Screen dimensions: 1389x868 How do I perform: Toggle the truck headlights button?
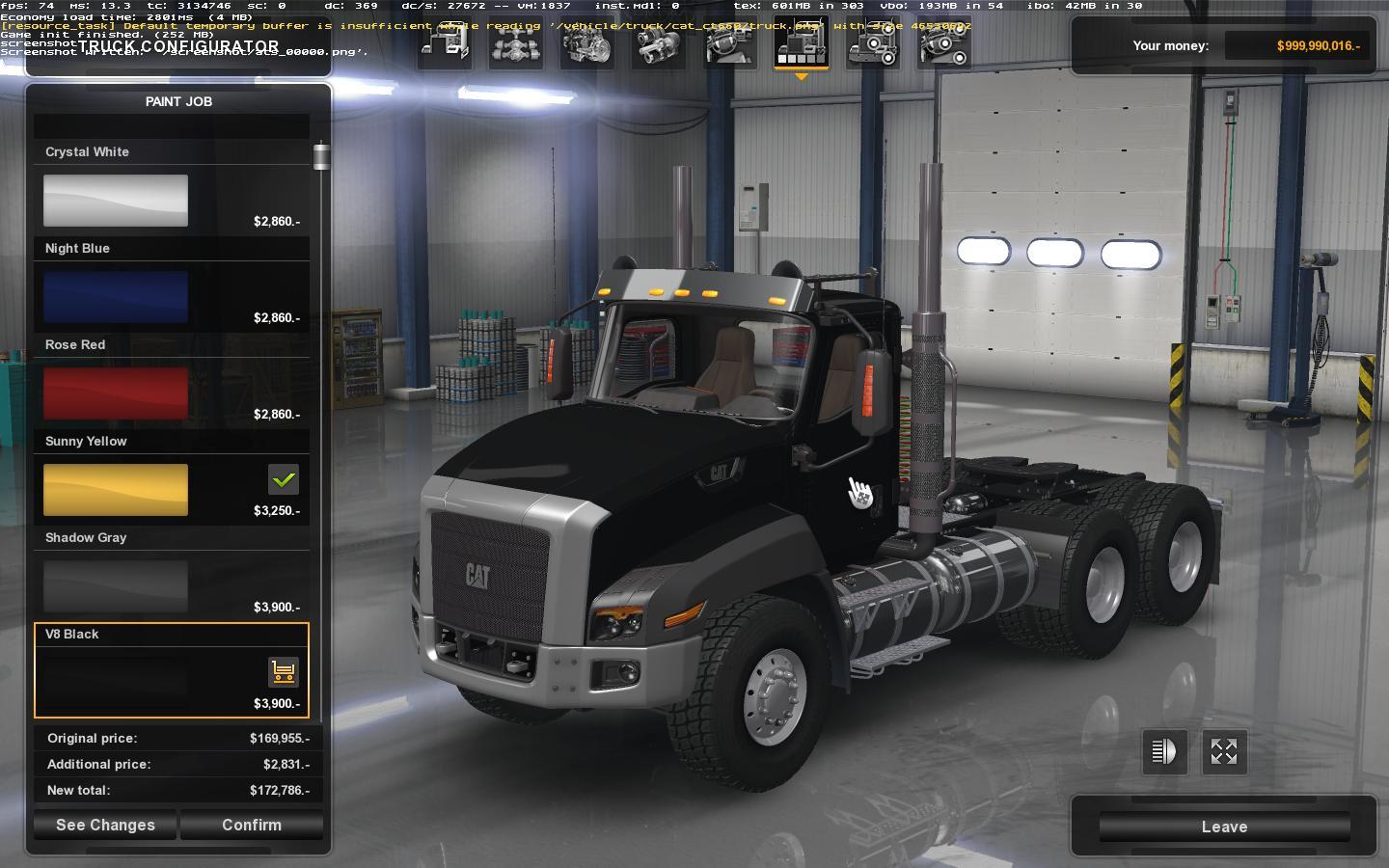click(1164, 751)
